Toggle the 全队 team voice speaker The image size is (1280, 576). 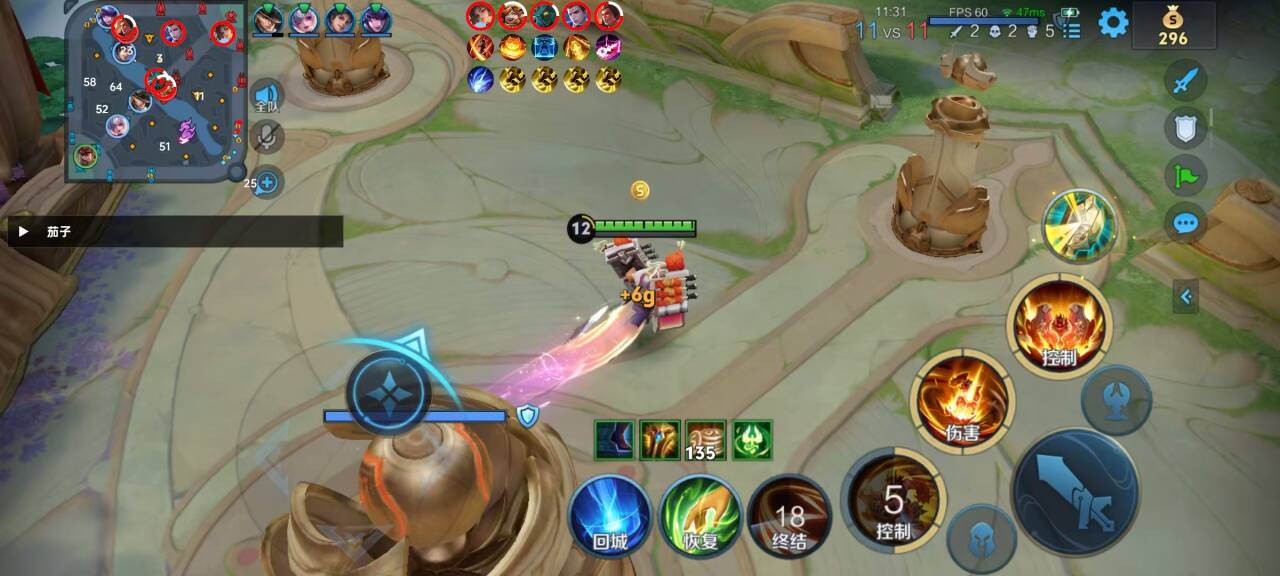266,96
